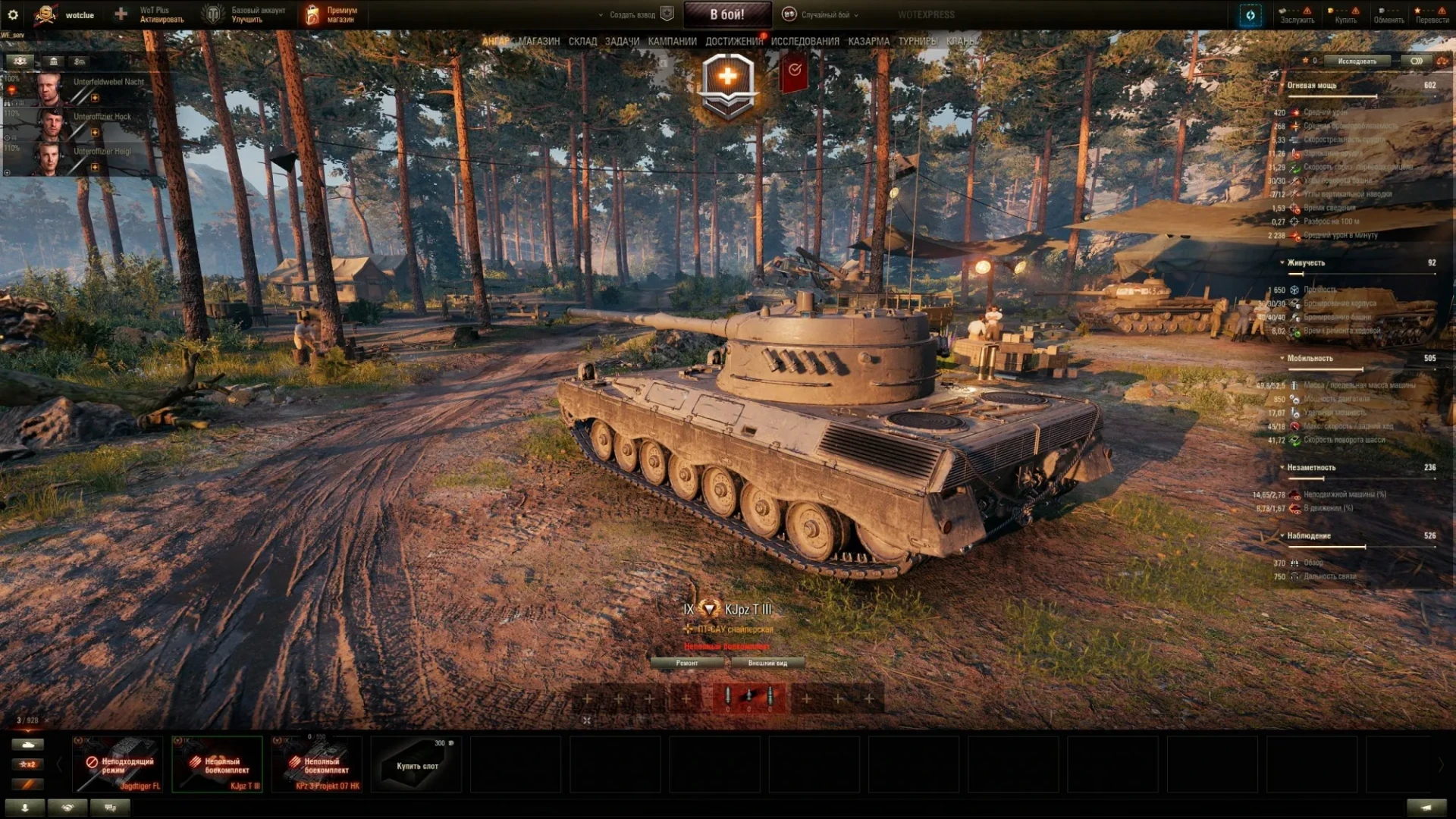Open the КАЗАРМА tab
The width and height of the screenshot is (1456, 819).
tap(868, 42)
